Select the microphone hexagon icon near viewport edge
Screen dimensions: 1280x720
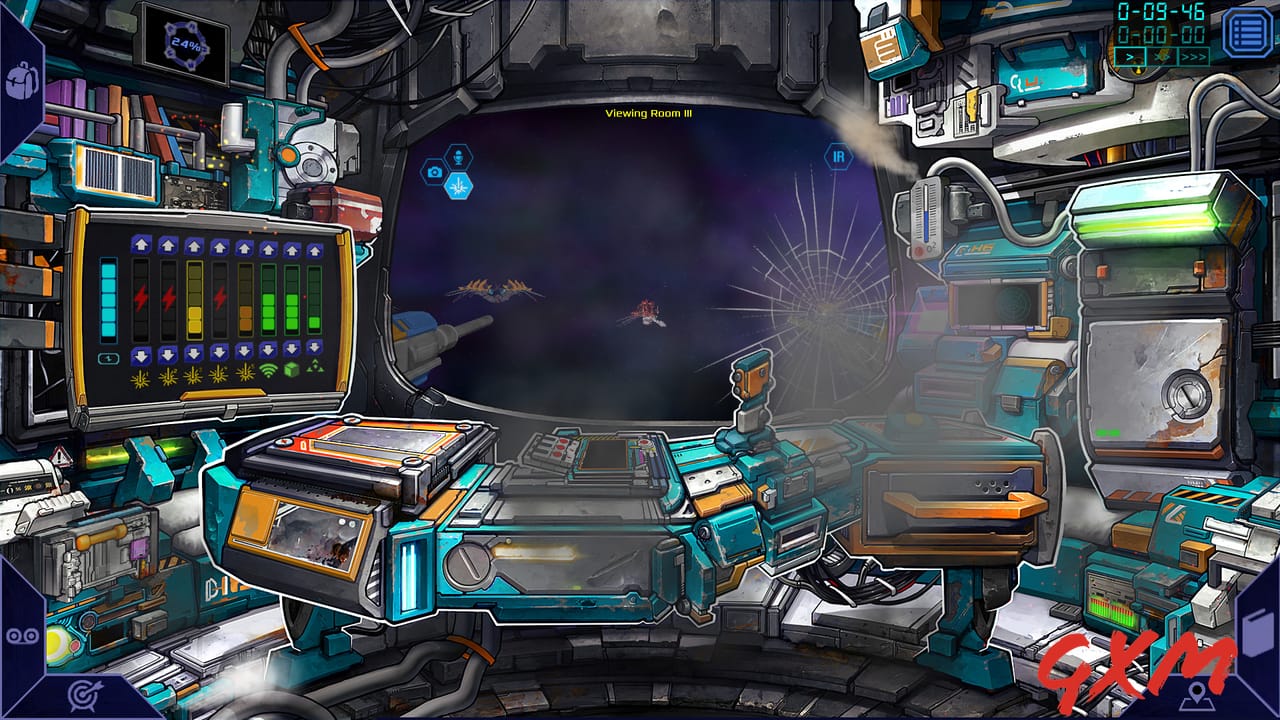[x=458, y=156]
